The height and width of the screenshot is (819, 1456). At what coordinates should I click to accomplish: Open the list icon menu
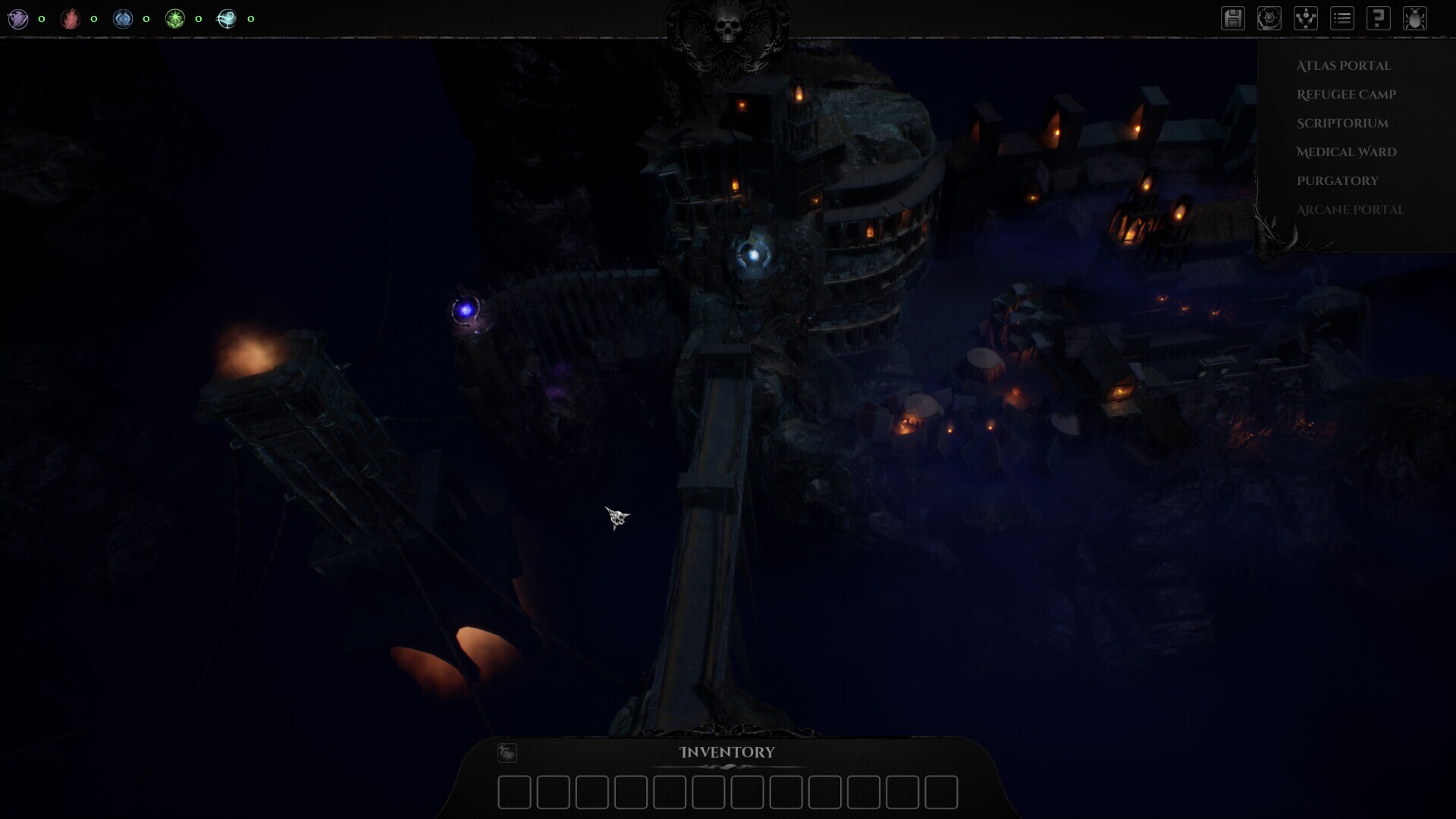[1341, 18]
